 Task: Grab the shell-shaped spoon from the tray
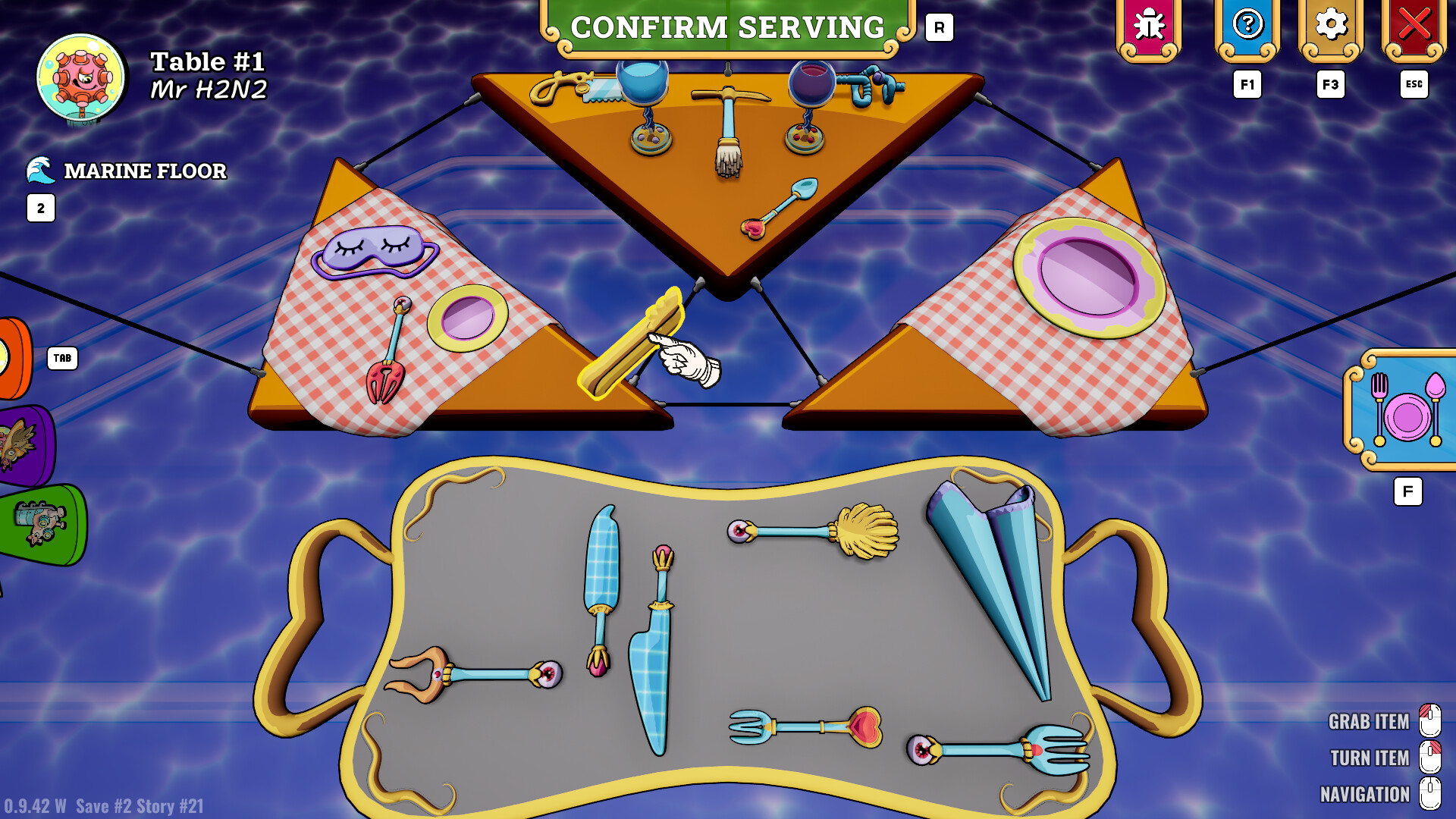tap(815, 531)
